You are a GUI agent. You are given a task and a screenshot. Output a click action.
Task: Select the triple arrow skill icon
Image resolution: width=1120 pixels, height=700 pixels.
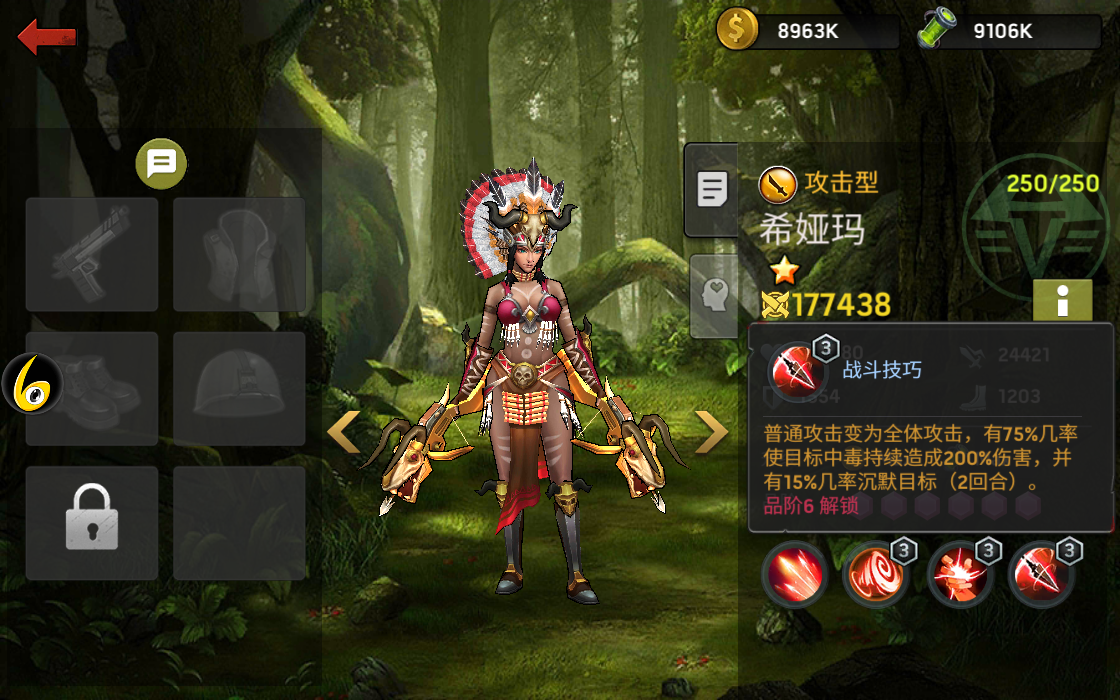pyautogui.click(x=795, y=575)
